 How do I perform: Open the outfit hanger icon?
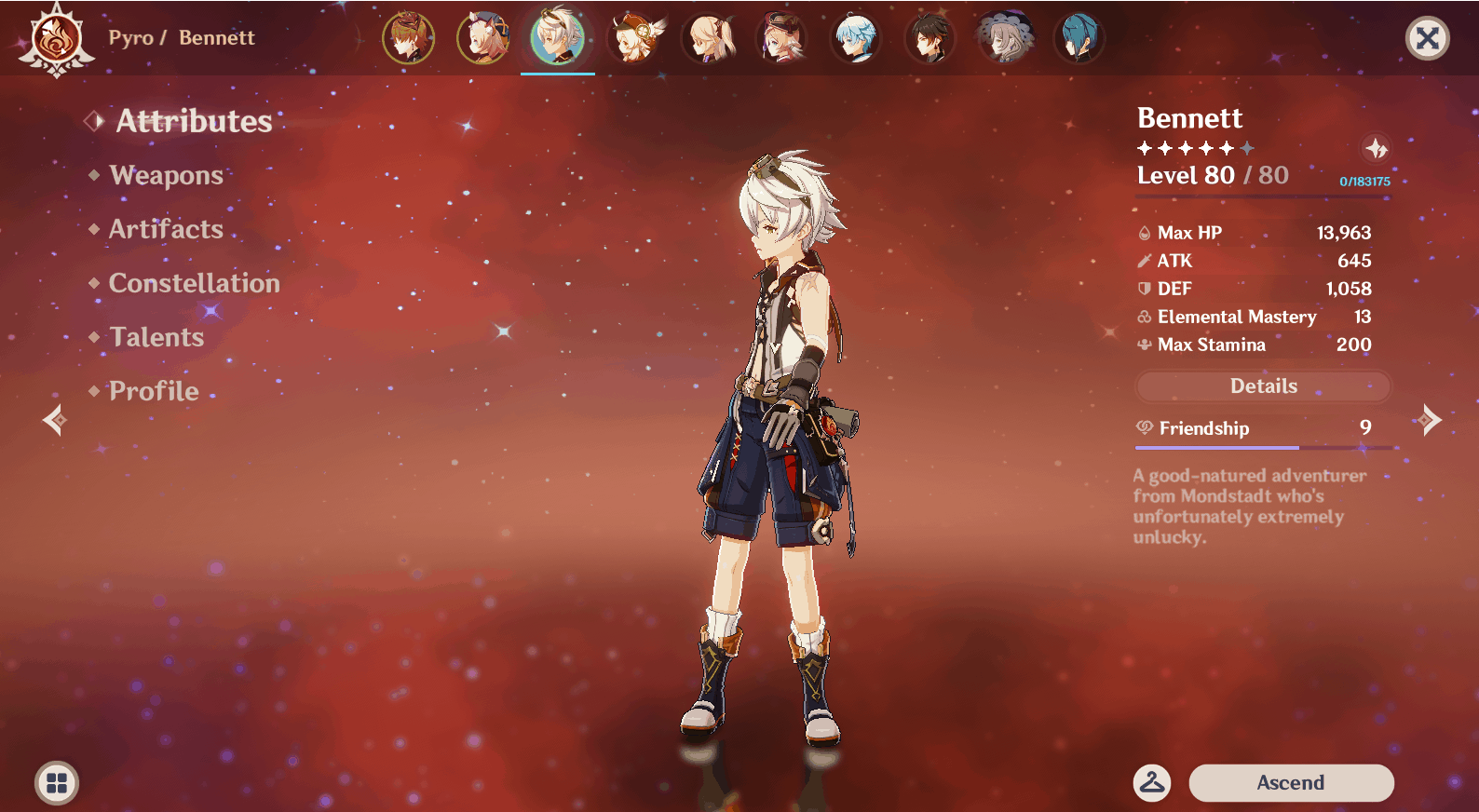(1152, 783)
